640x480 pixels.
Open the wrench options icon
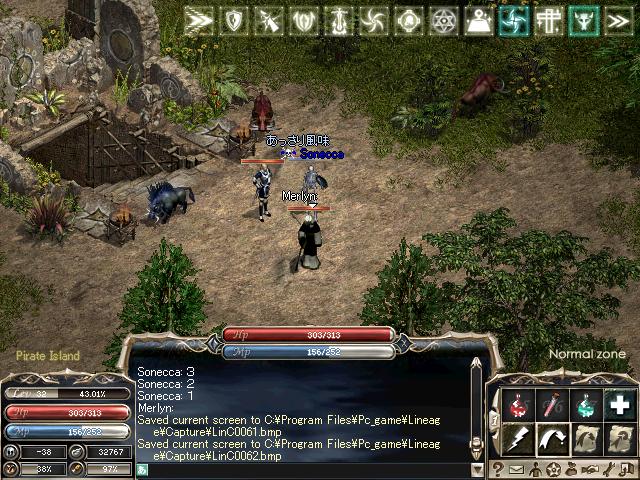pyautogui.click(x=608, y=468)
